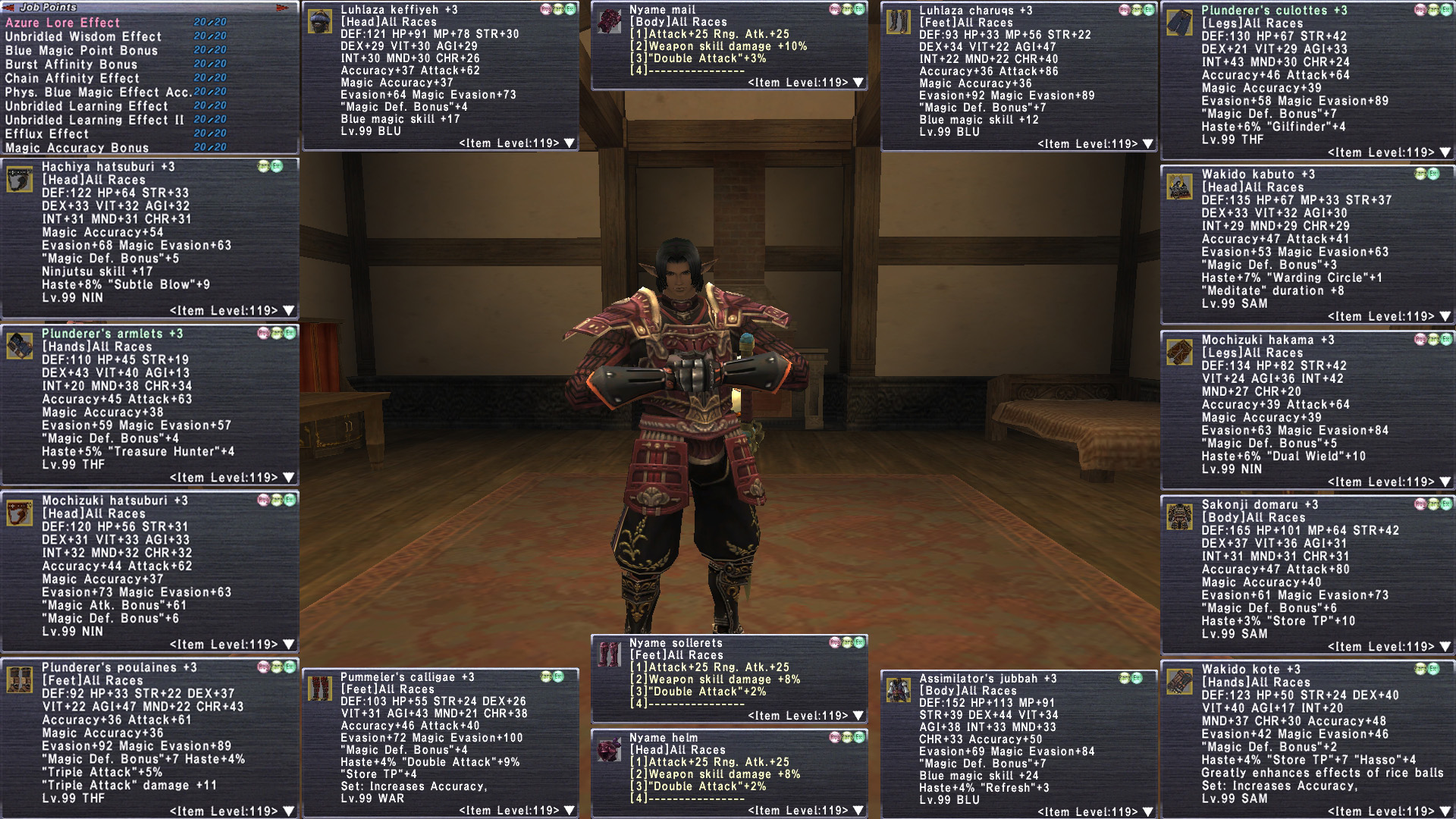Click the Sakonji domaru +3 armor icon

point(1180,517)
